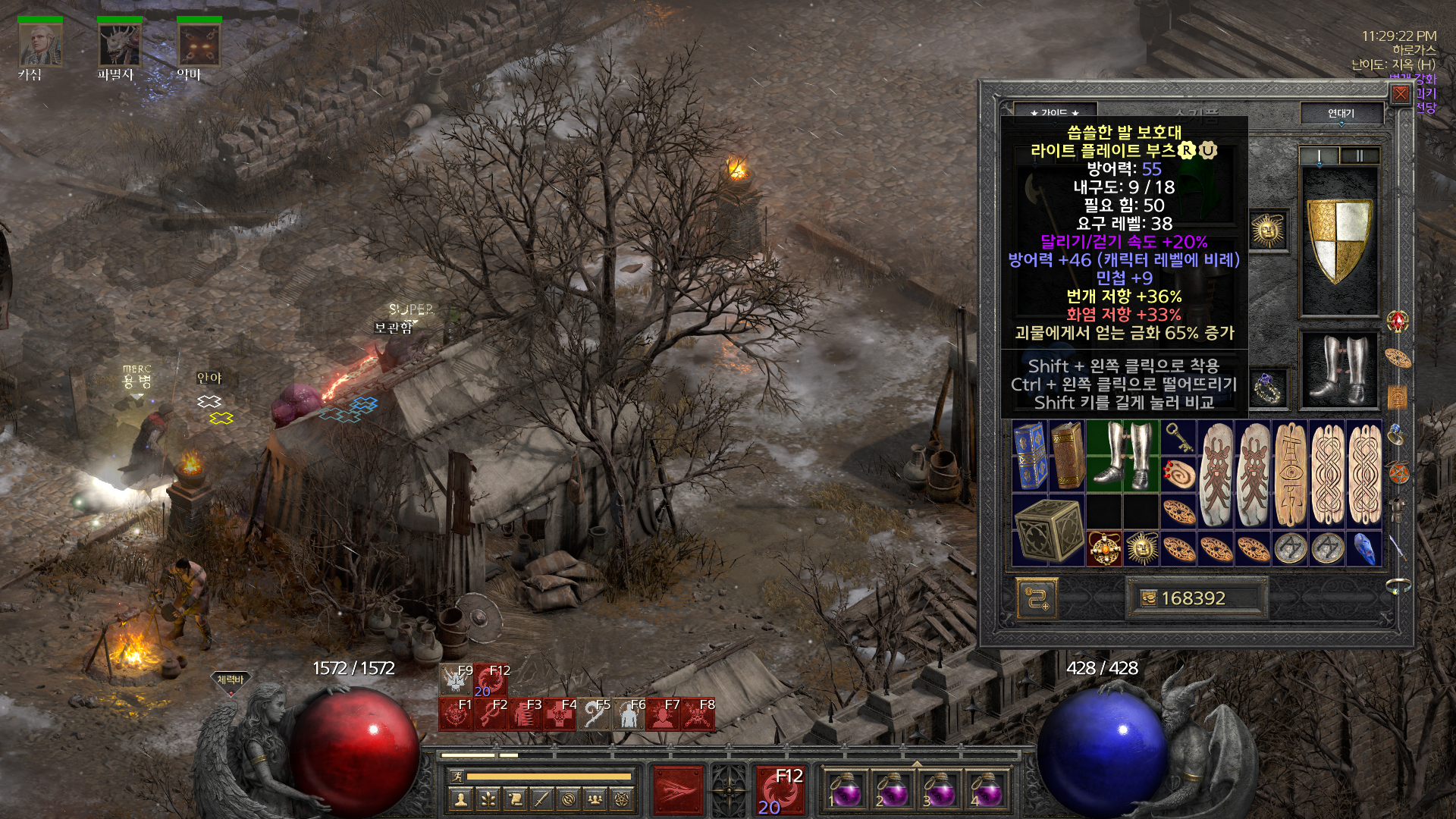
Task: Use the purple potion in belt slot 4
Action: pyautogui.click(x=987, y=790)
